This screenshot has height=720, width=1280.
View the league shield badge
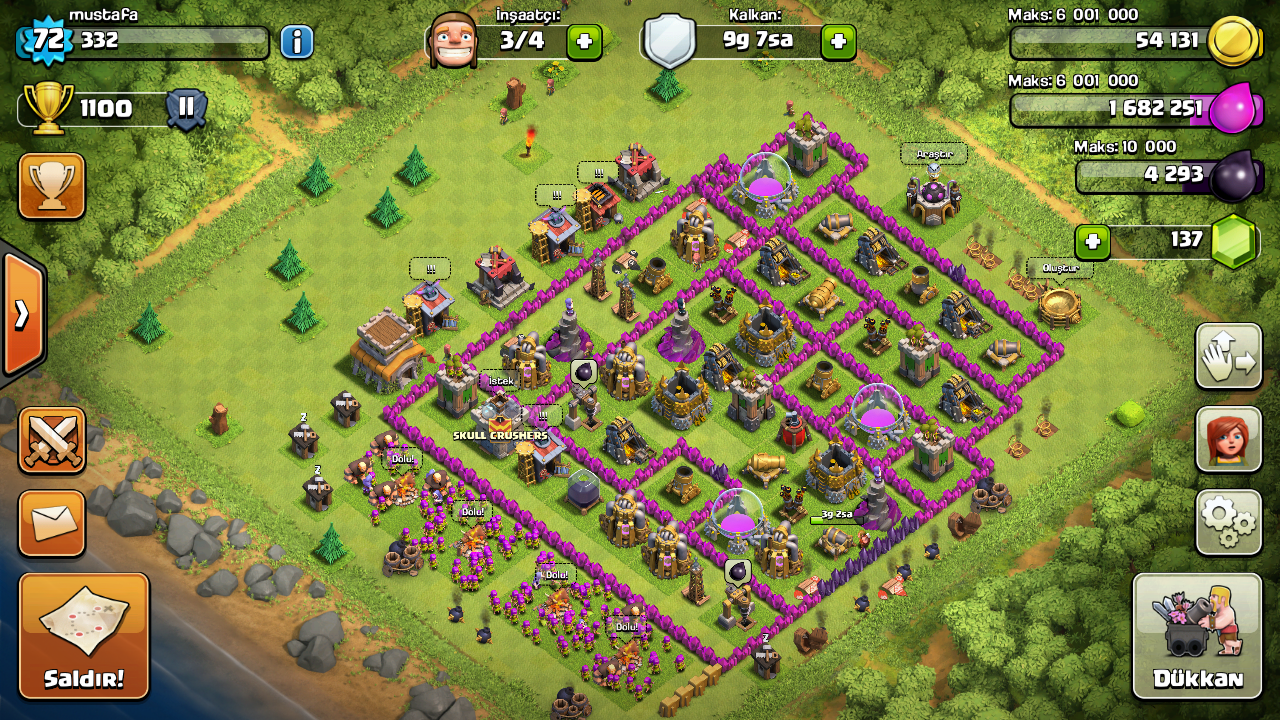point(186,108)
